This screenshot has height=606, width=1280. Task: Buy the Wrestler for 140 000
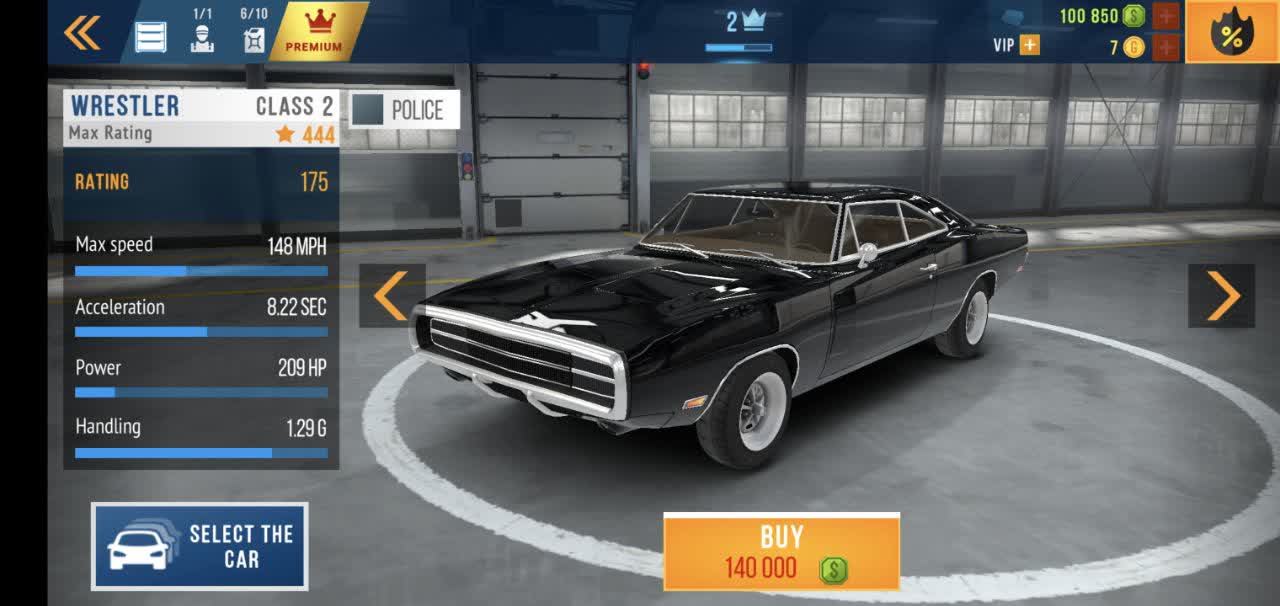point(781,552)
